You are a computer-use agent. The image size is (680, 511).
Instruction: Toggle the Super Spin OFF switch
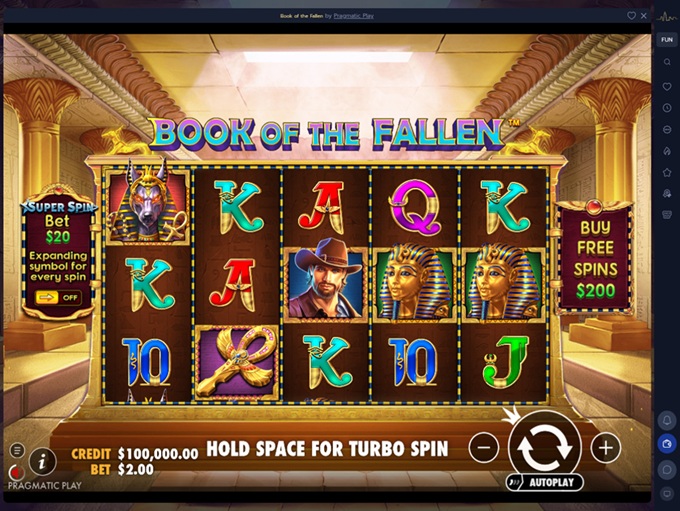pyautogui.click(x=58, y=297)
